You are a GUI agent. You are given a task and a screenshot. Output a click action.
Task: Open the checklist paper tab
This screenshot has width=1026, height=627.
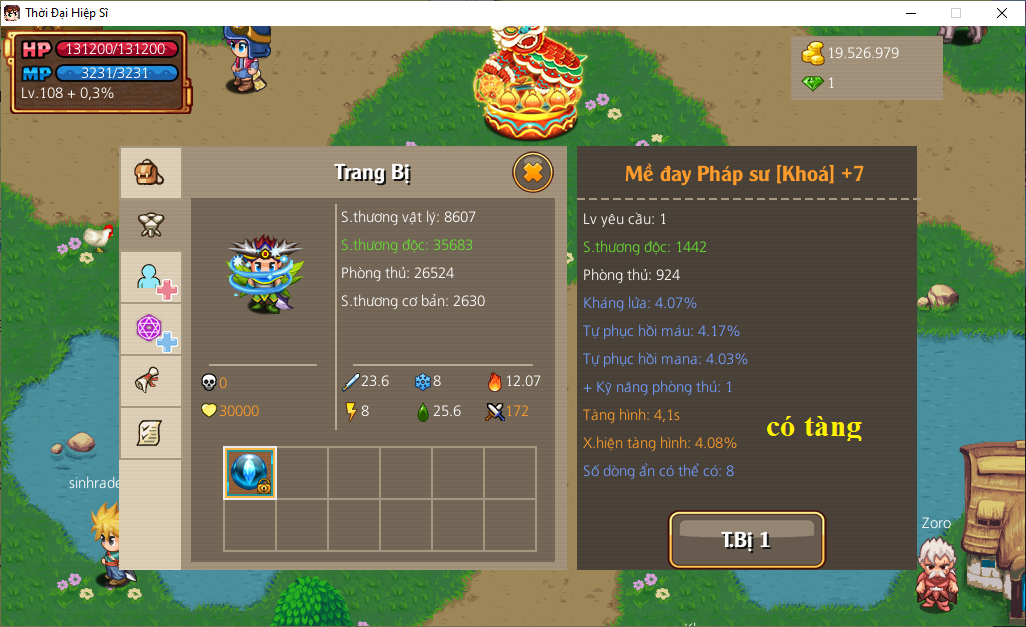(150, 433)
